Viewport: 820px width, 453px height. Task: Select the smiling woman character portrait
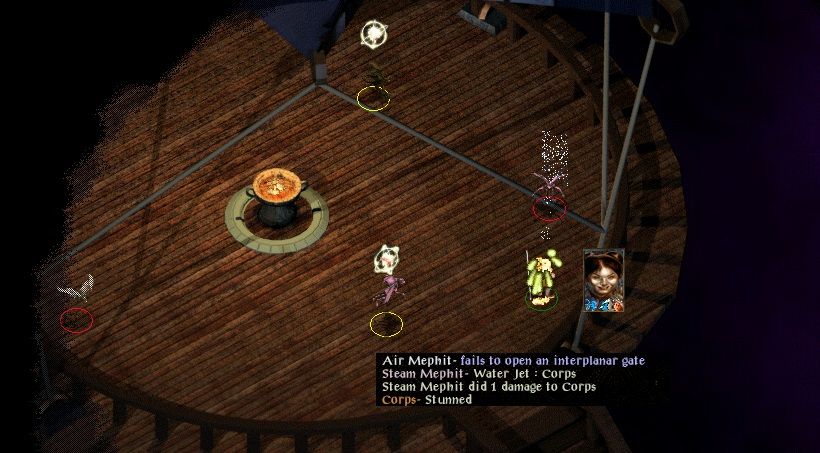(604, 279)
